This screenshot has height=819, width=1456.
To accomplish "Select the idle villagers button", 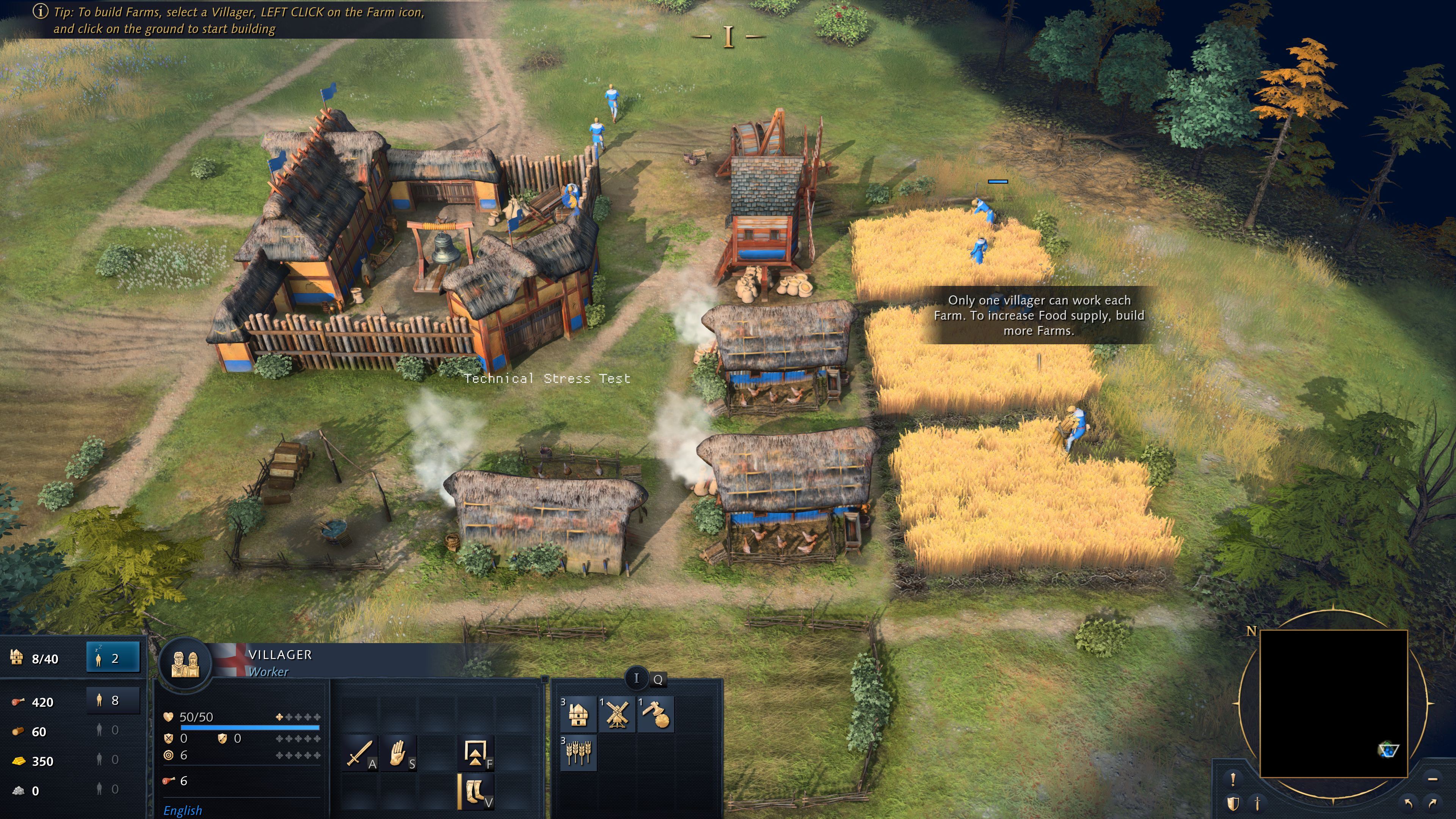I will 113,658.
